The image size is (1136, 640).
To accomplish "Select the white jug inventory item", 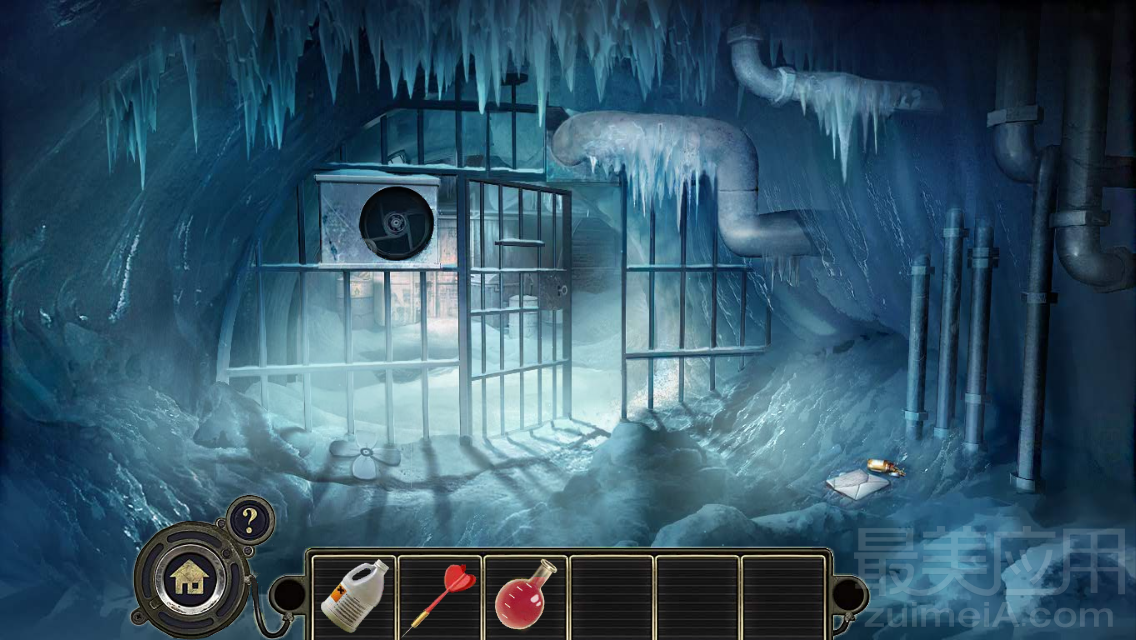I will tap(352, 596).
